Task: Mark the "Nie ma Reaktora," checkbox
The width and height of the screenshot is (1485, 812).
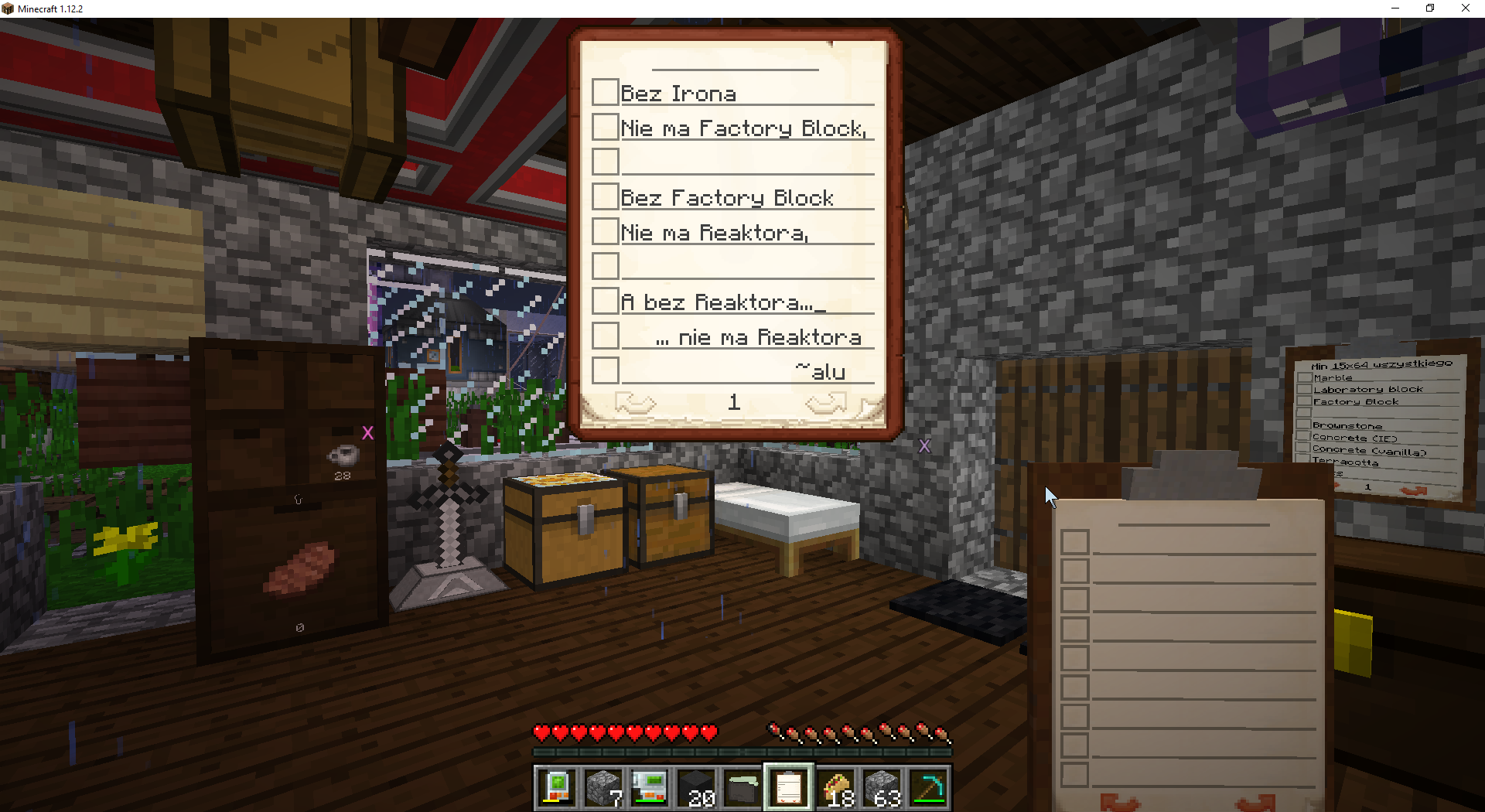Action: point(605,231)
